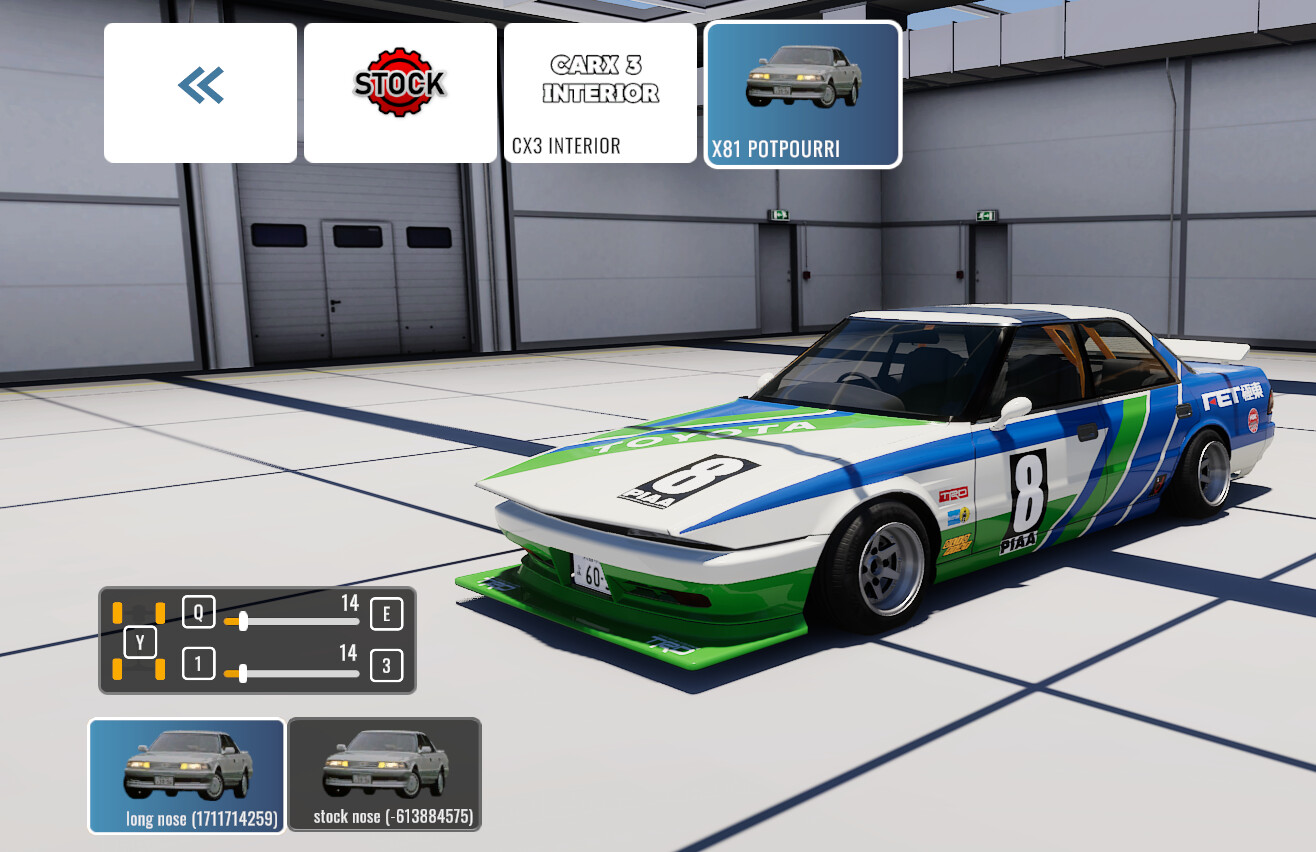
Task: Switch to the stock nose variant
Action: 384,775
